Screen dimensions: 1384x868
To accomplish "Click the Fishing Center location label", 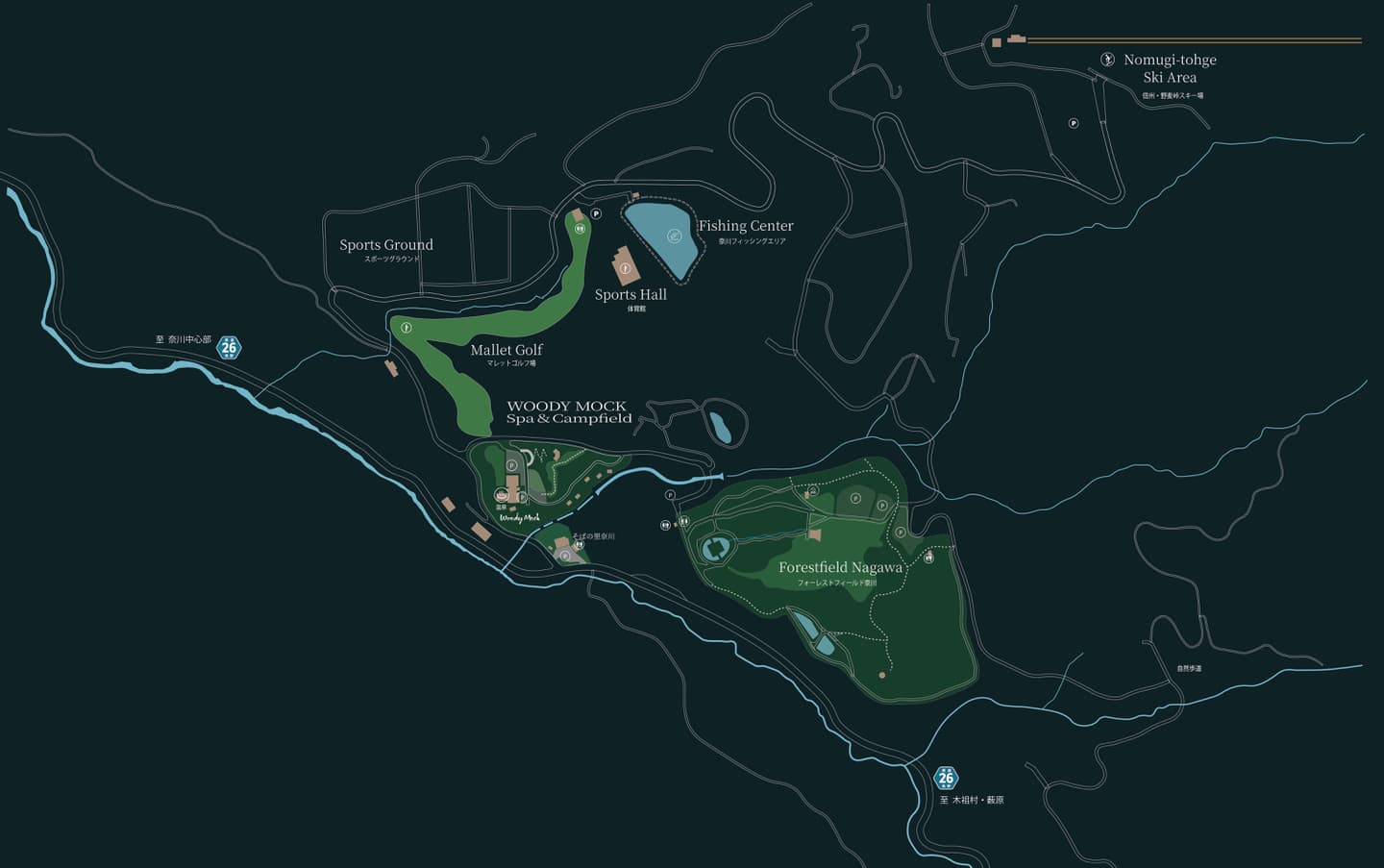I will 746,226.
